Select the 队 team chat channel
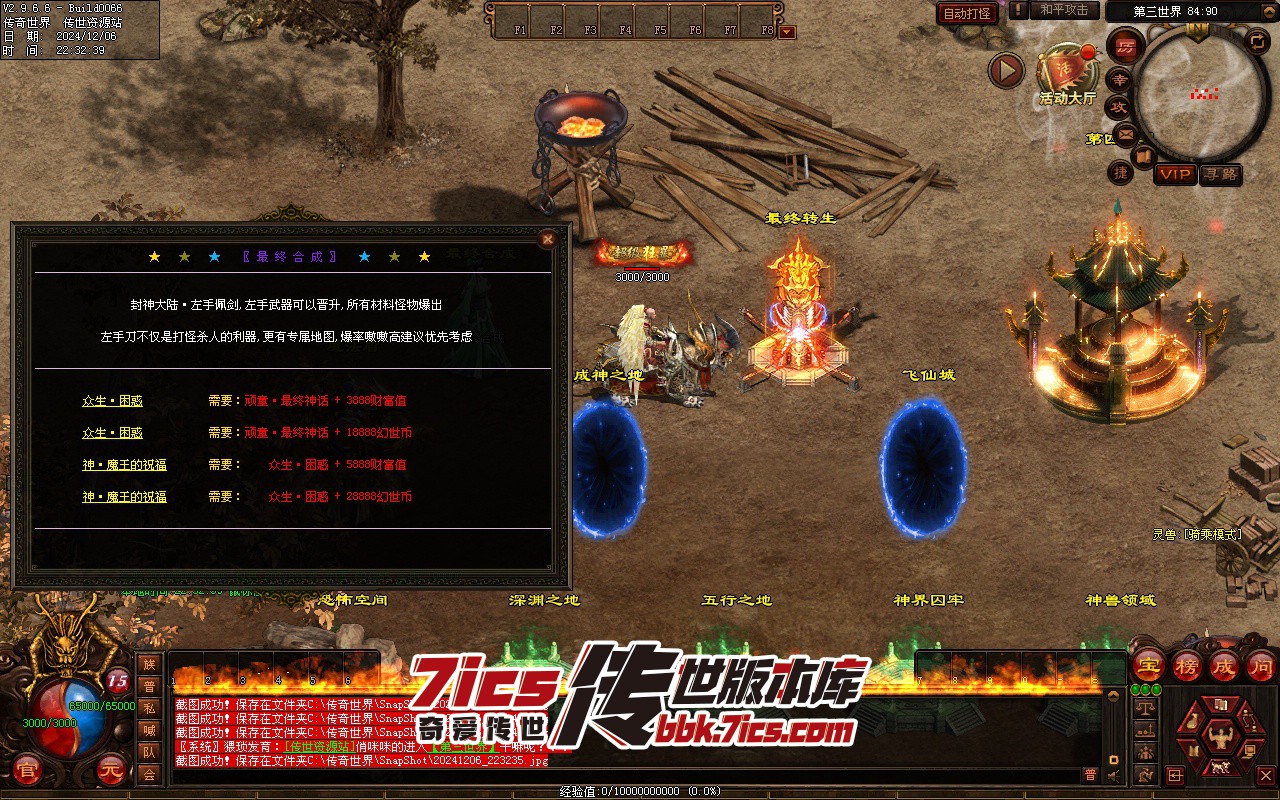The height and width of the screenshot is (800, 1280). 149,752
